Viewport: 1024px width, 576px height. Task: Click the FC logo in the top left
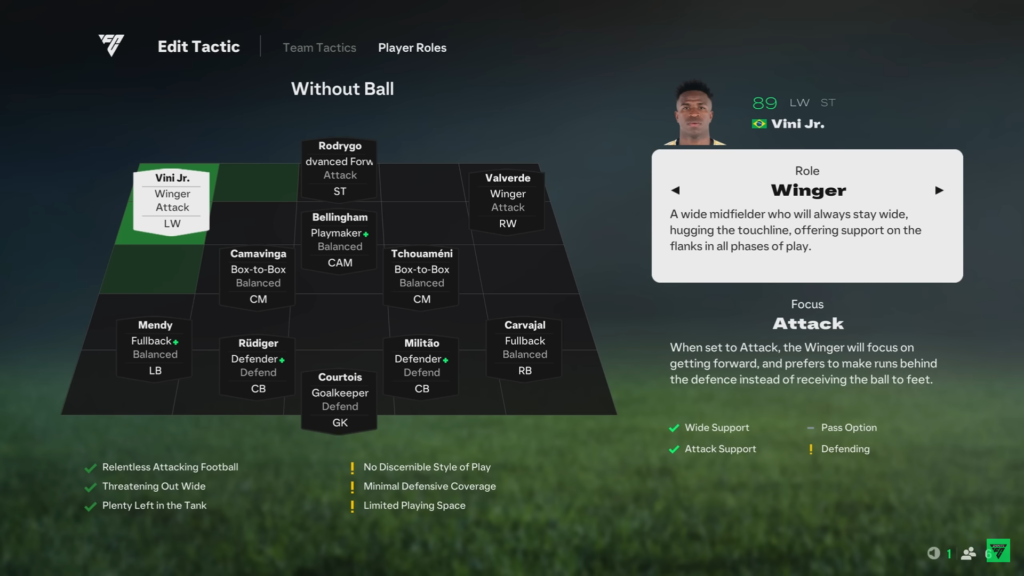(x=111, y=46)
